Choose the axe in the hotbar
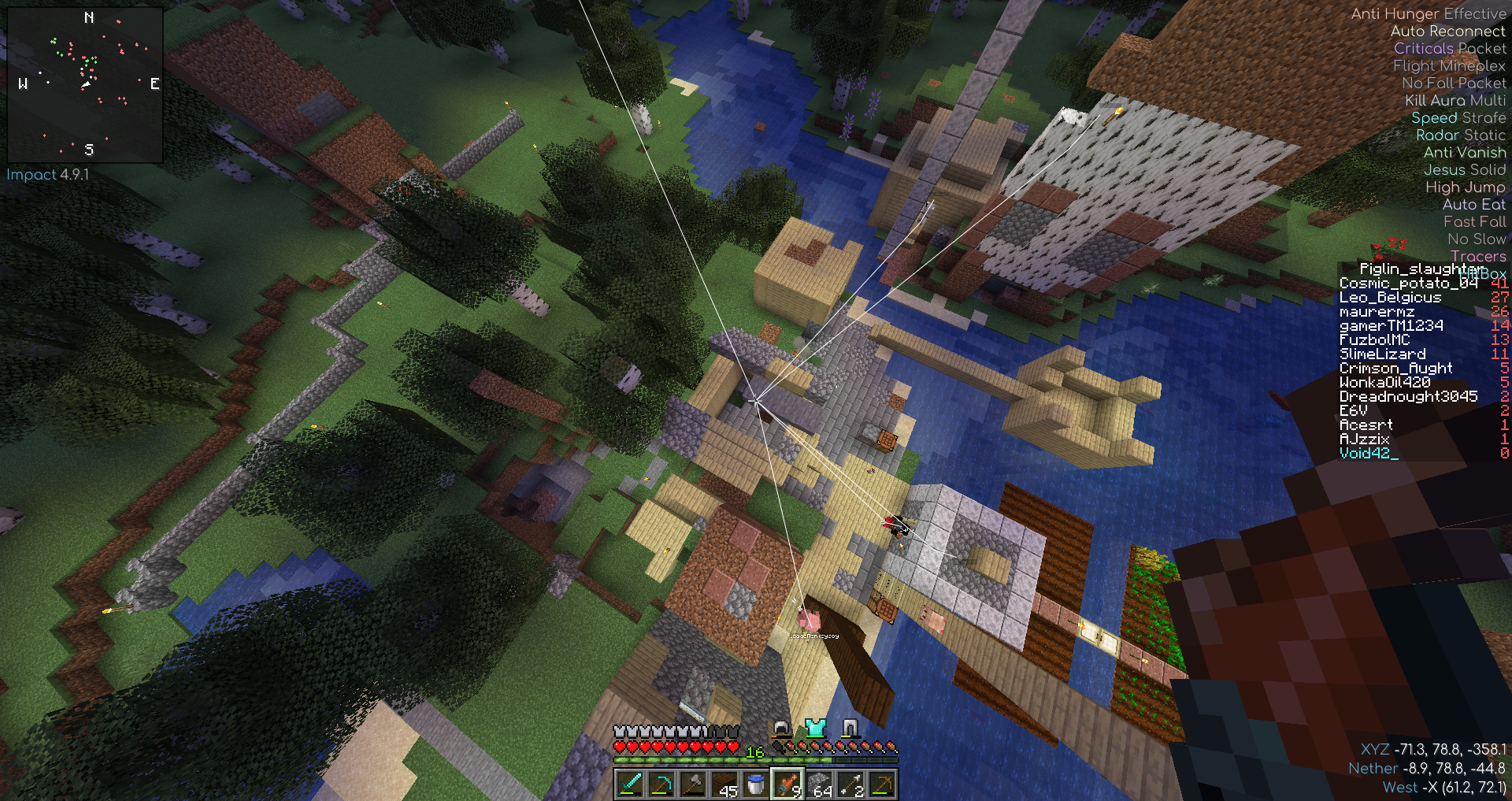 [693, 785]
